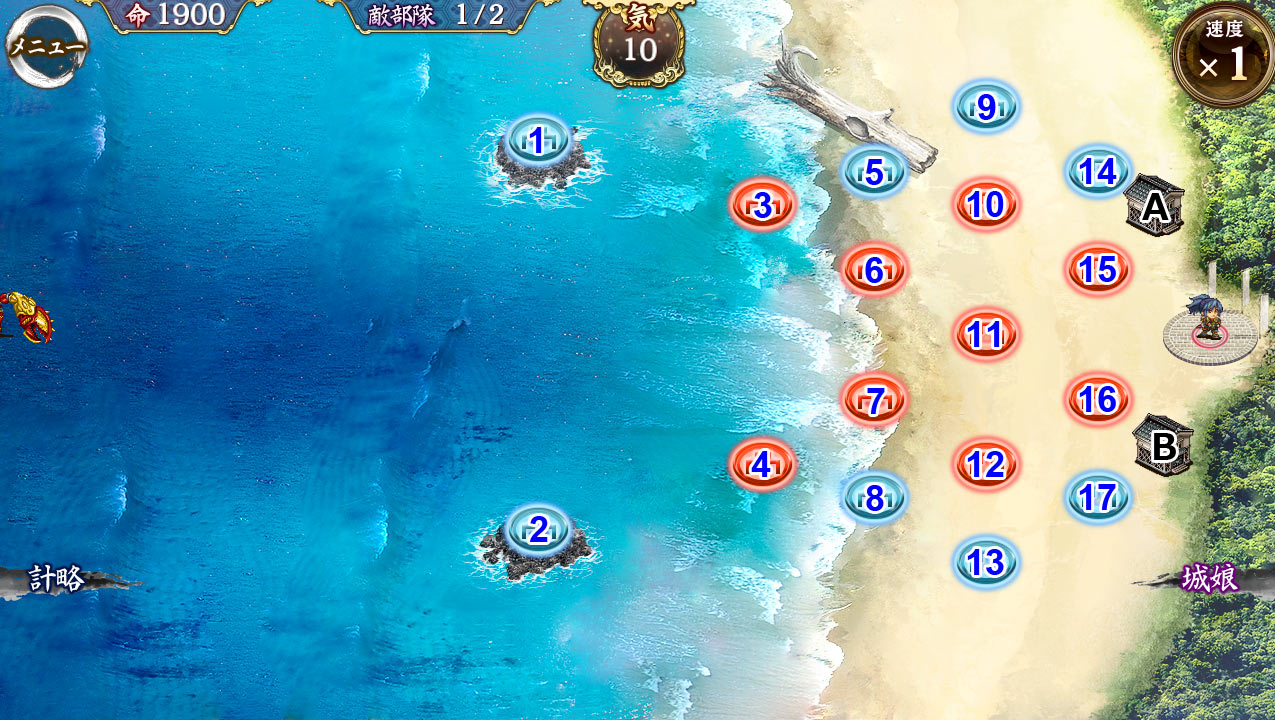Choose red deployment spot 4
Image resolution: width=1275 pixels, height=720 pixels.
point(762,465)
